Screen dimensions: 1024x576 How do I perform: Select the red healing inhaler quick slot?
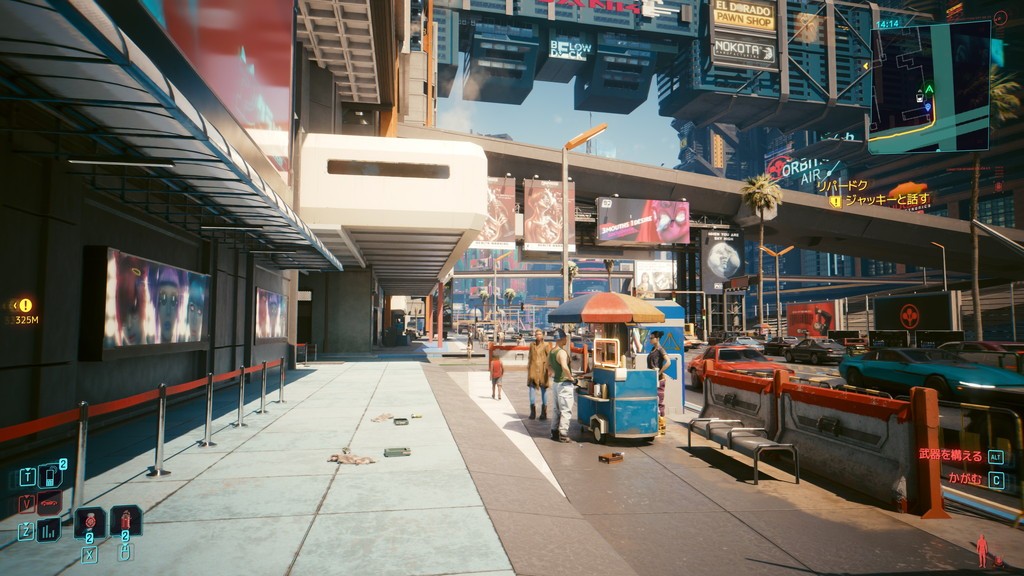pos(89,521)
